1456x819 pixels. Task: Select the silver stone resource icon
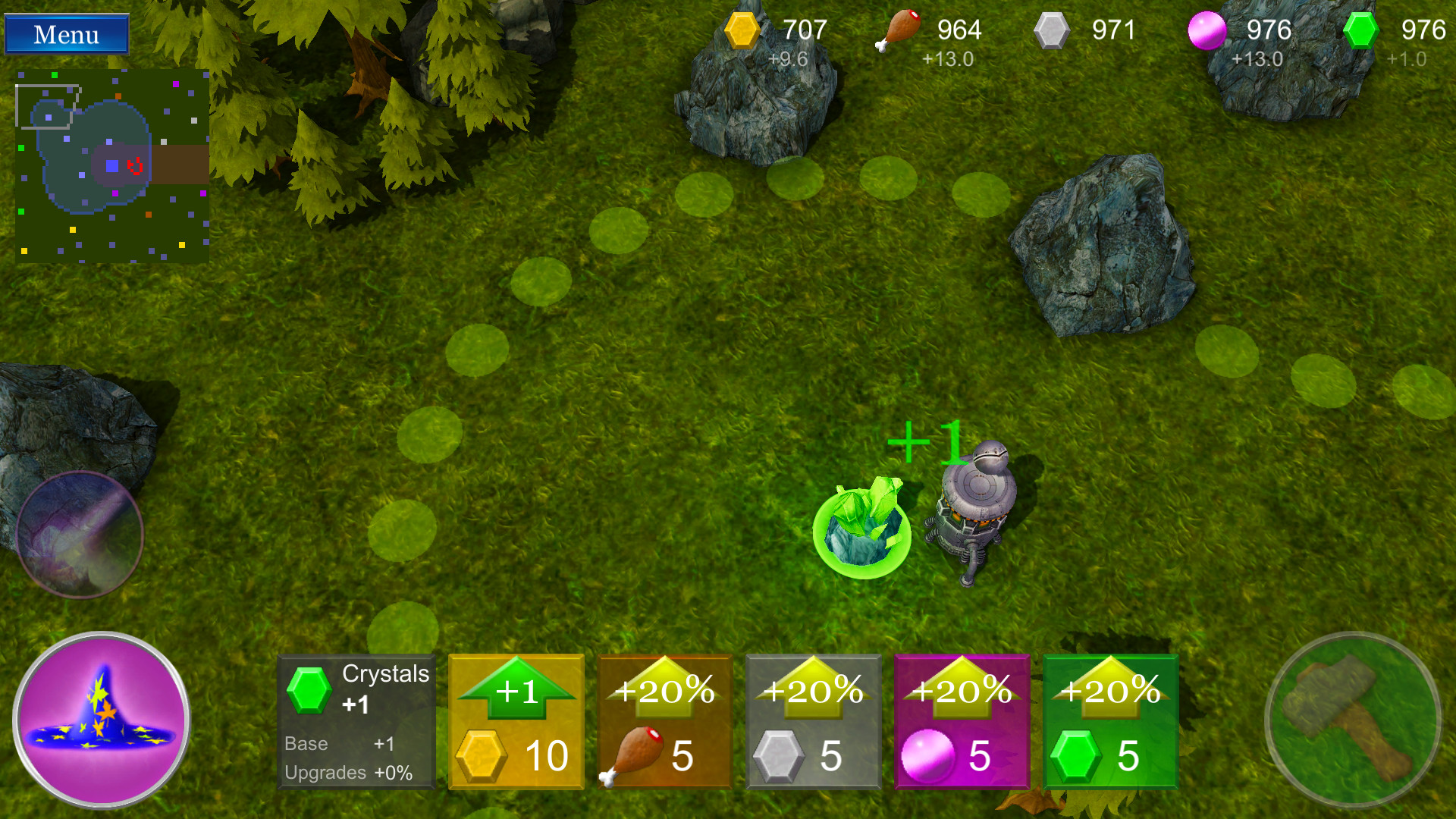1053,30
